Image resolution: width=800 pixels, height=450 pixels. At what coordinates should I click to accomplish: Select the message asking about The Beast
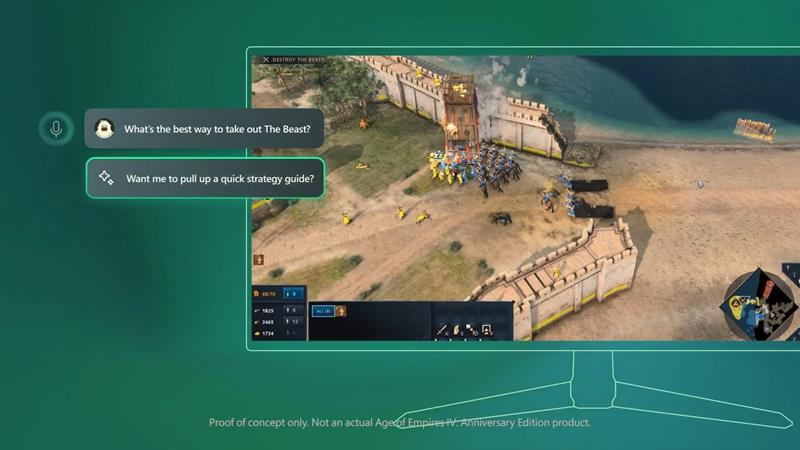(x=205, y=128)
